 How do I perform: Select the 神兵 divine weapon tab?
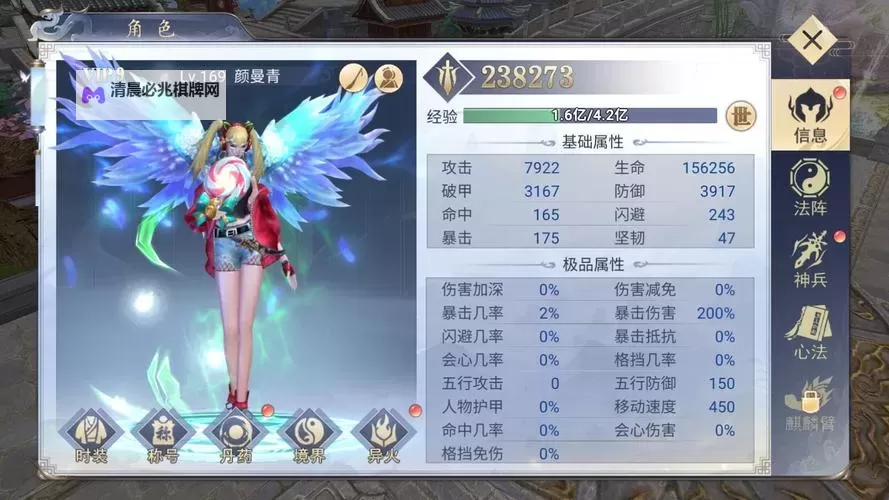[809, 258]
